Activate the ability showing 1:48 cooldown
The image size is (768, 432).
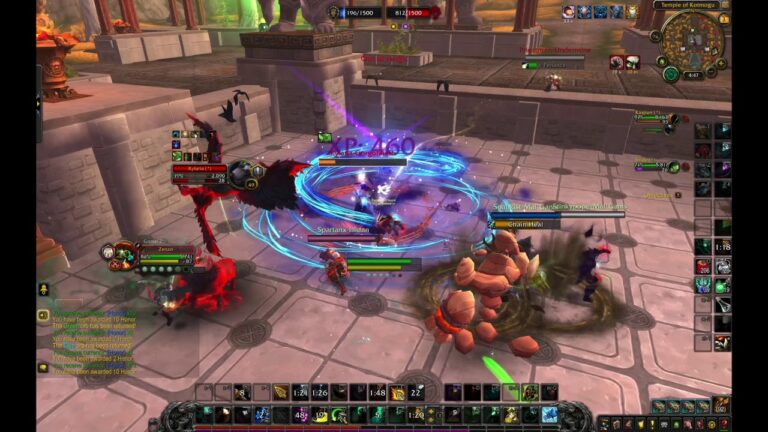click(376, 393)
